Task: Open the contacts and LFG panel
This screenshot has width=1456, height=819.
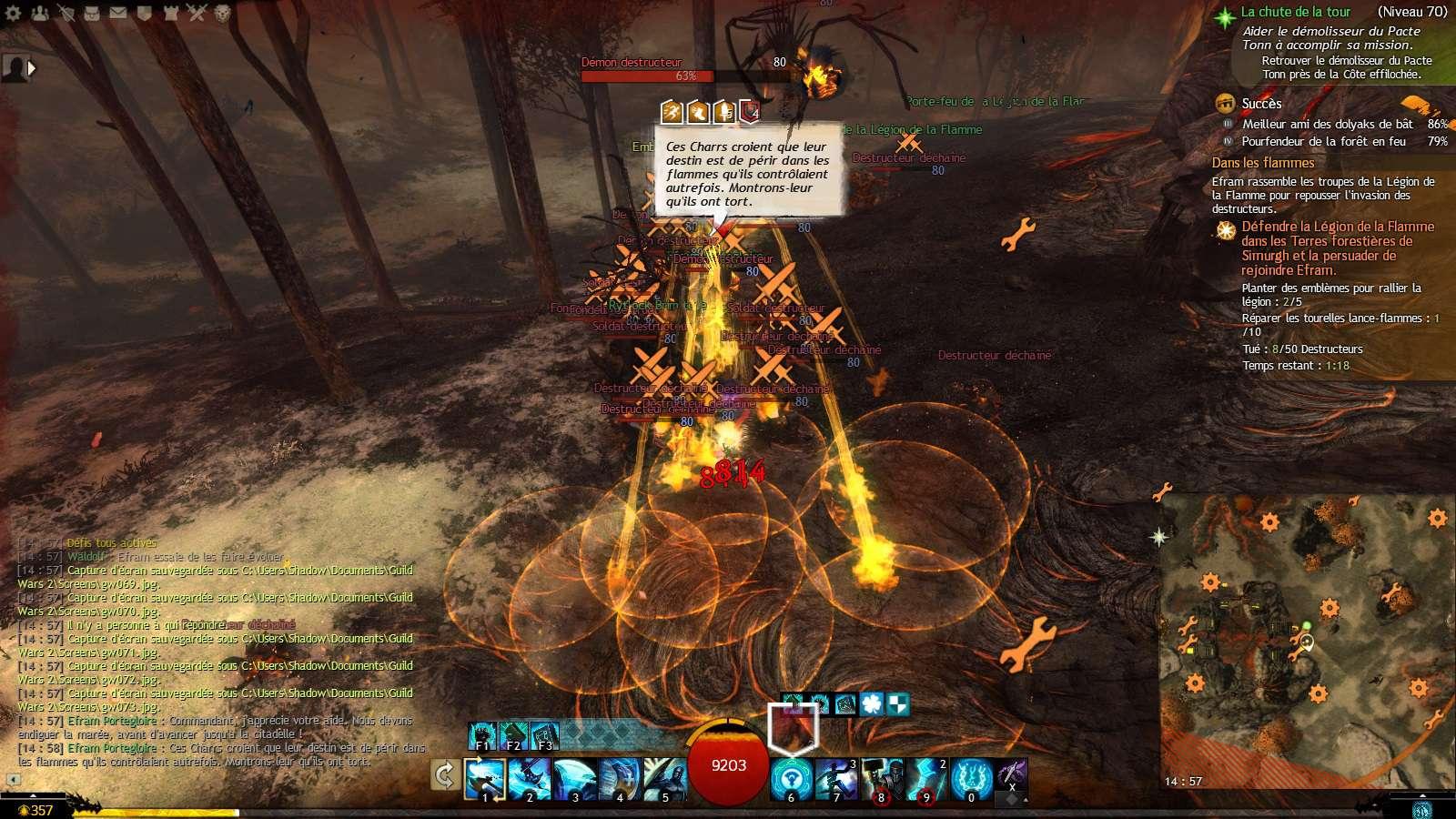Action: [x=40, y=13]
